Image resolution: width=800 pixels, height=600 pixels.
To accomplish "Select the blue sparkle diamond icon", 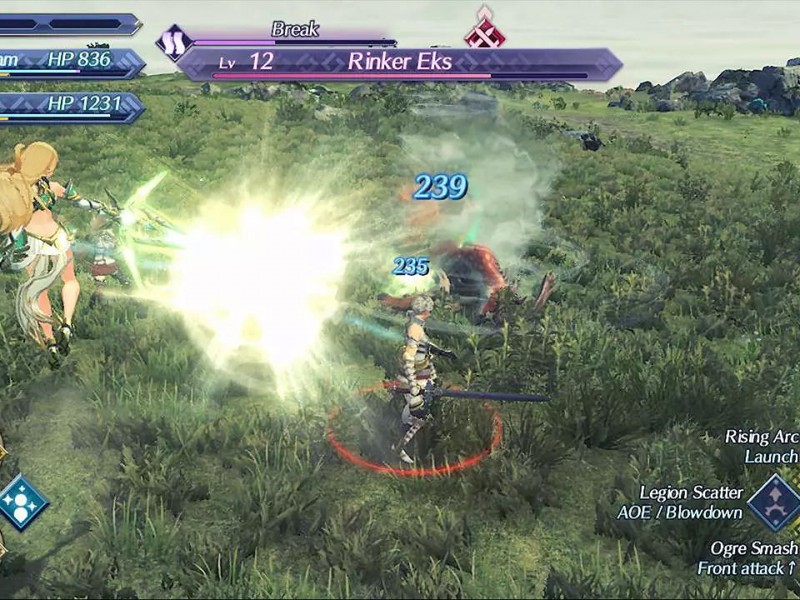I will click(21, 502).
